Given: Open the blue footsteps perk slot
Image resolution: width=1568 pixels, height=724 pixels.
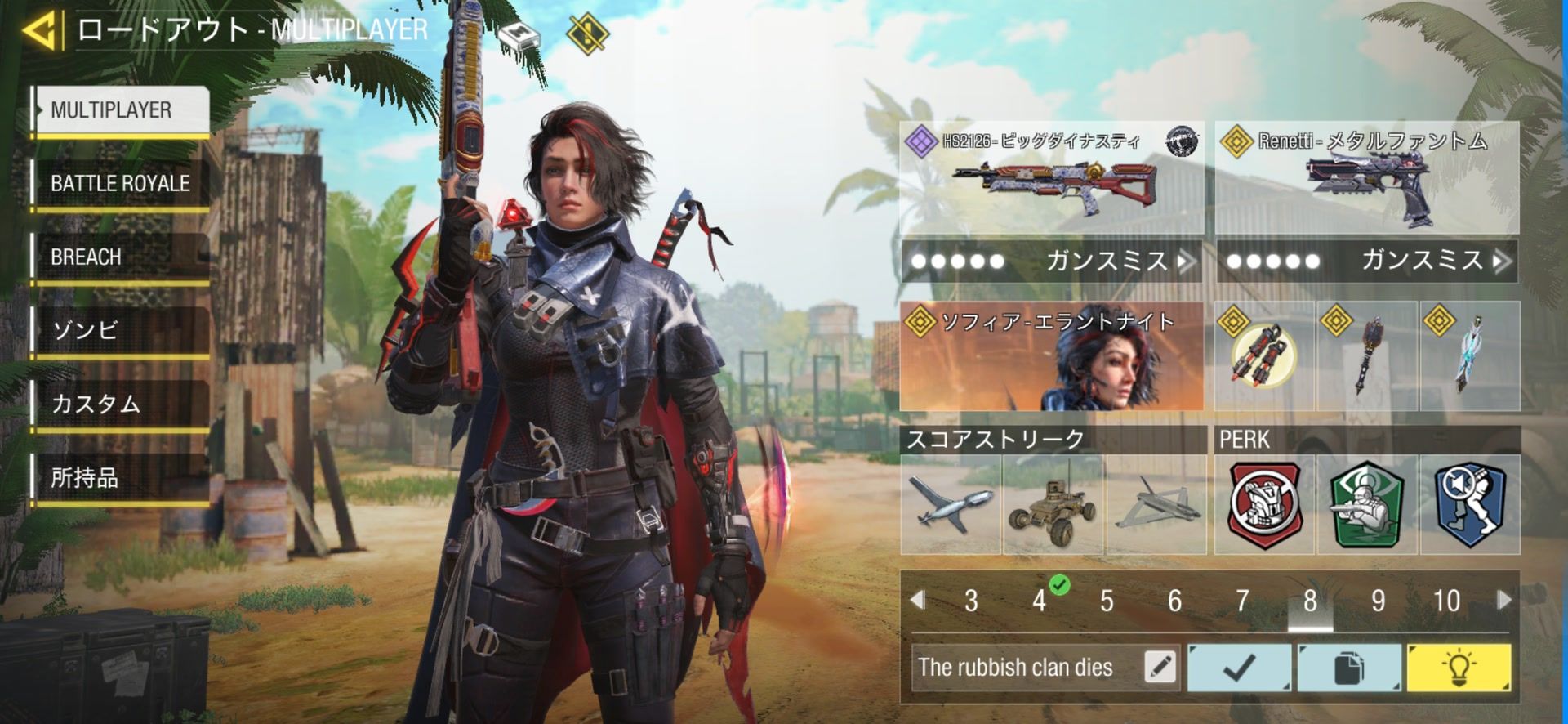Looking at the screenshot, I should point(1469,505).
